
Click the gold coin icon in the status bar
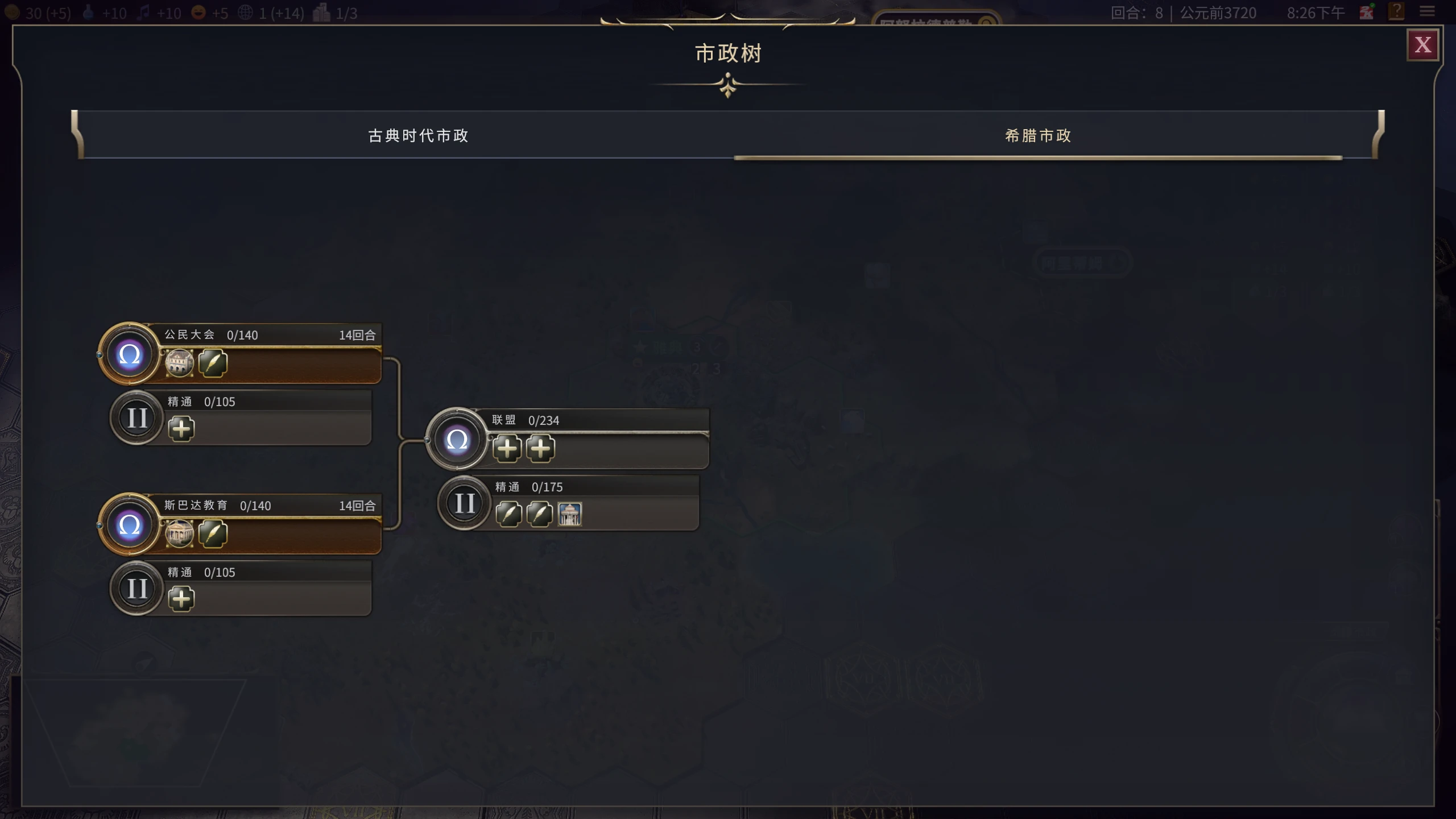click(13, 13)
